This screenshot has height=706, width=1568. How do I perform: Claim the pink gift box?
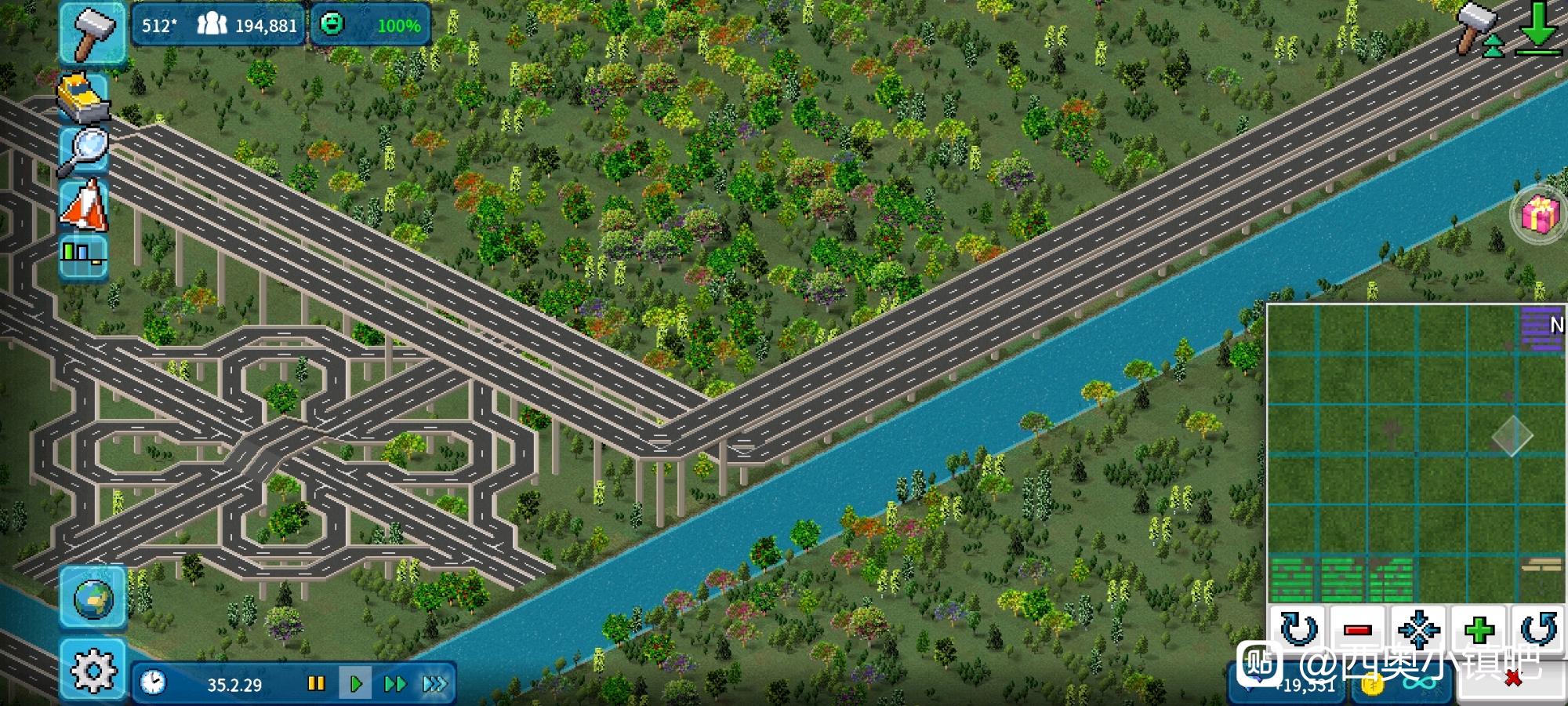point(1540,213)
